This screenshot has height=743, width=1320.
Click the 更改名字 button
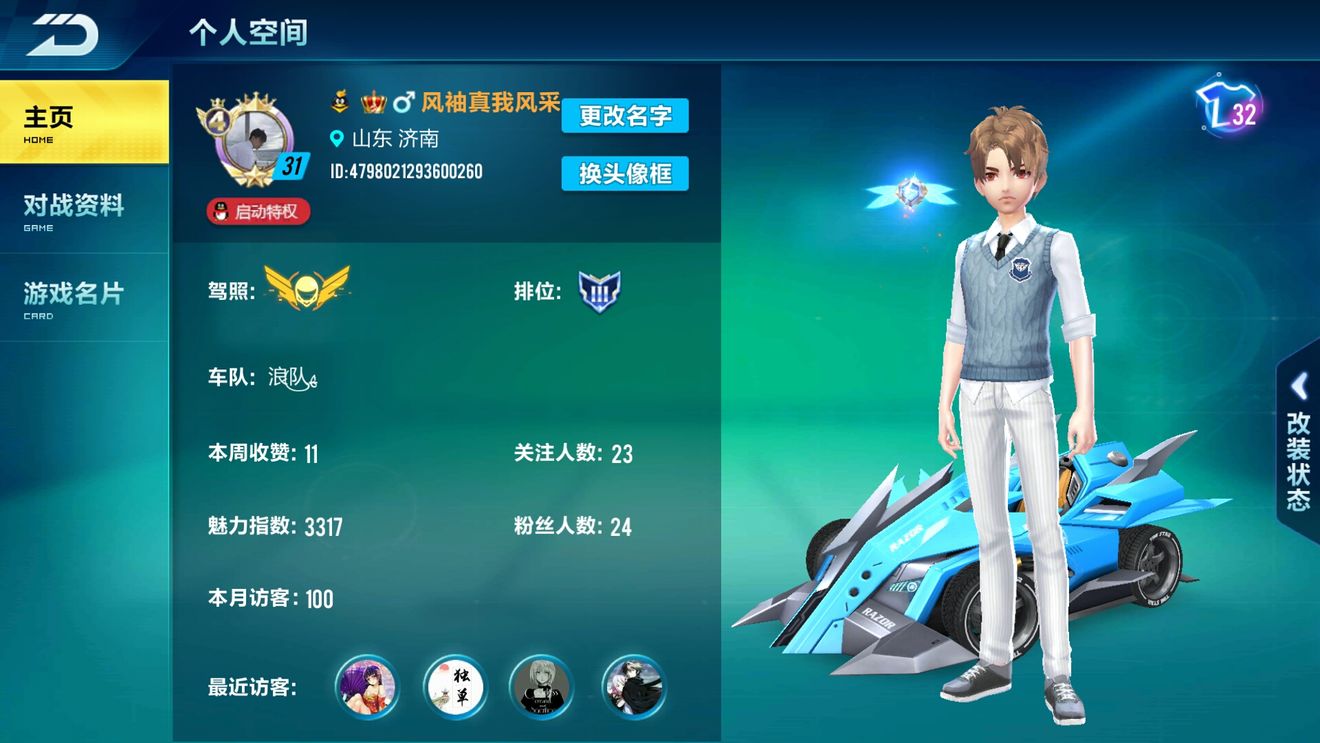pos(625,116)
